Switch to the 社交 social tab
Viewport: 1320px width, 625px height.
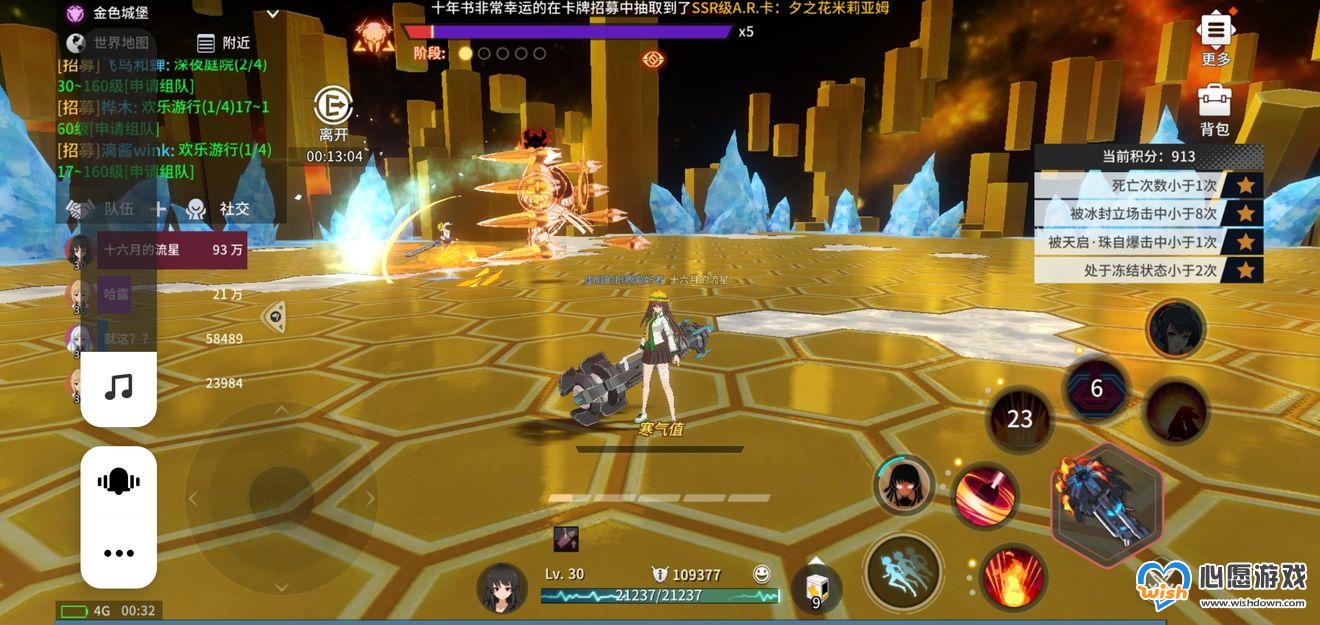220,208
